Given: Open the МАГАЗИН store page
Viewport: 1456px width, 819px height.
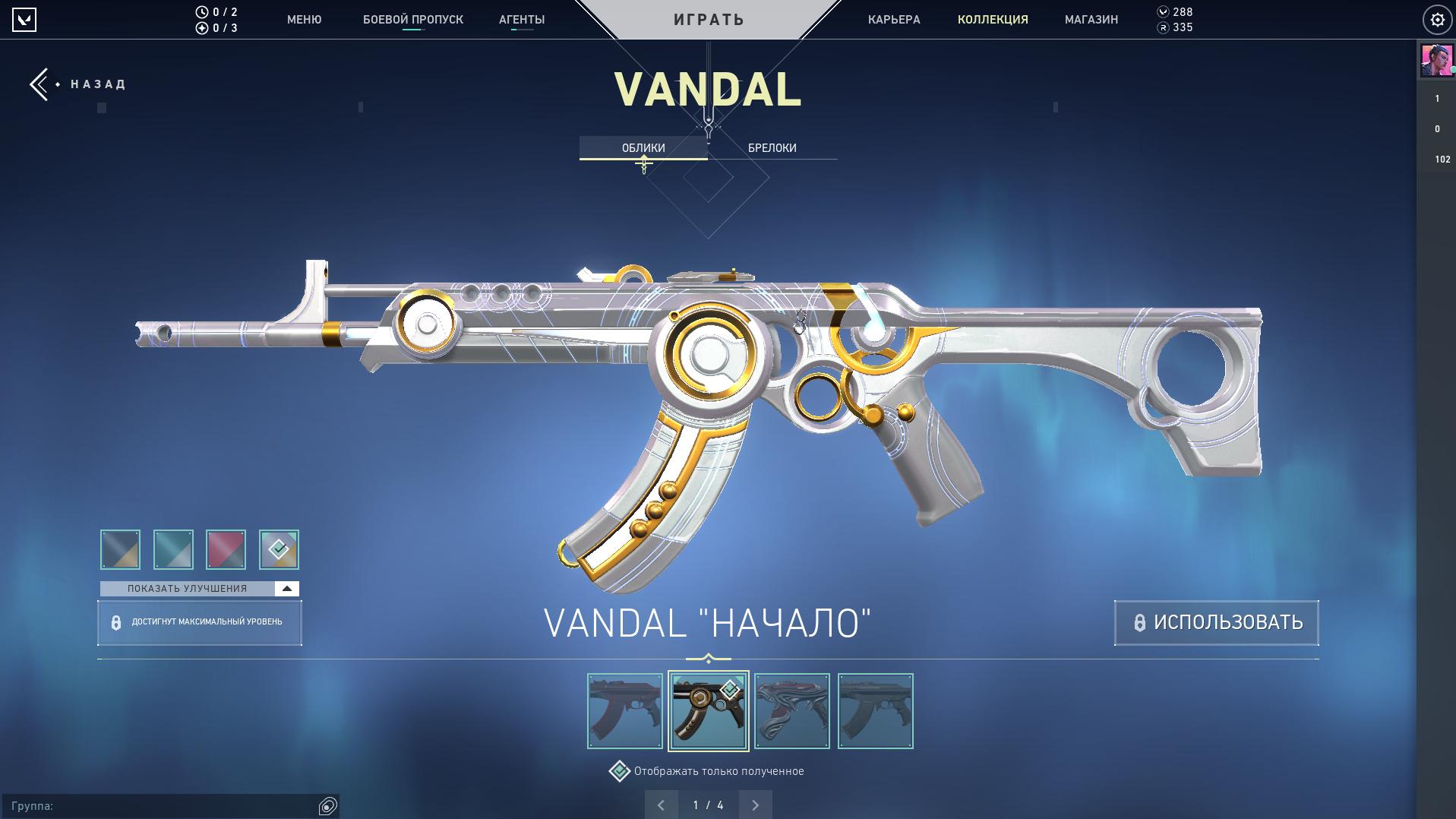Looking at the screenshot, I should coord(1091,20).
